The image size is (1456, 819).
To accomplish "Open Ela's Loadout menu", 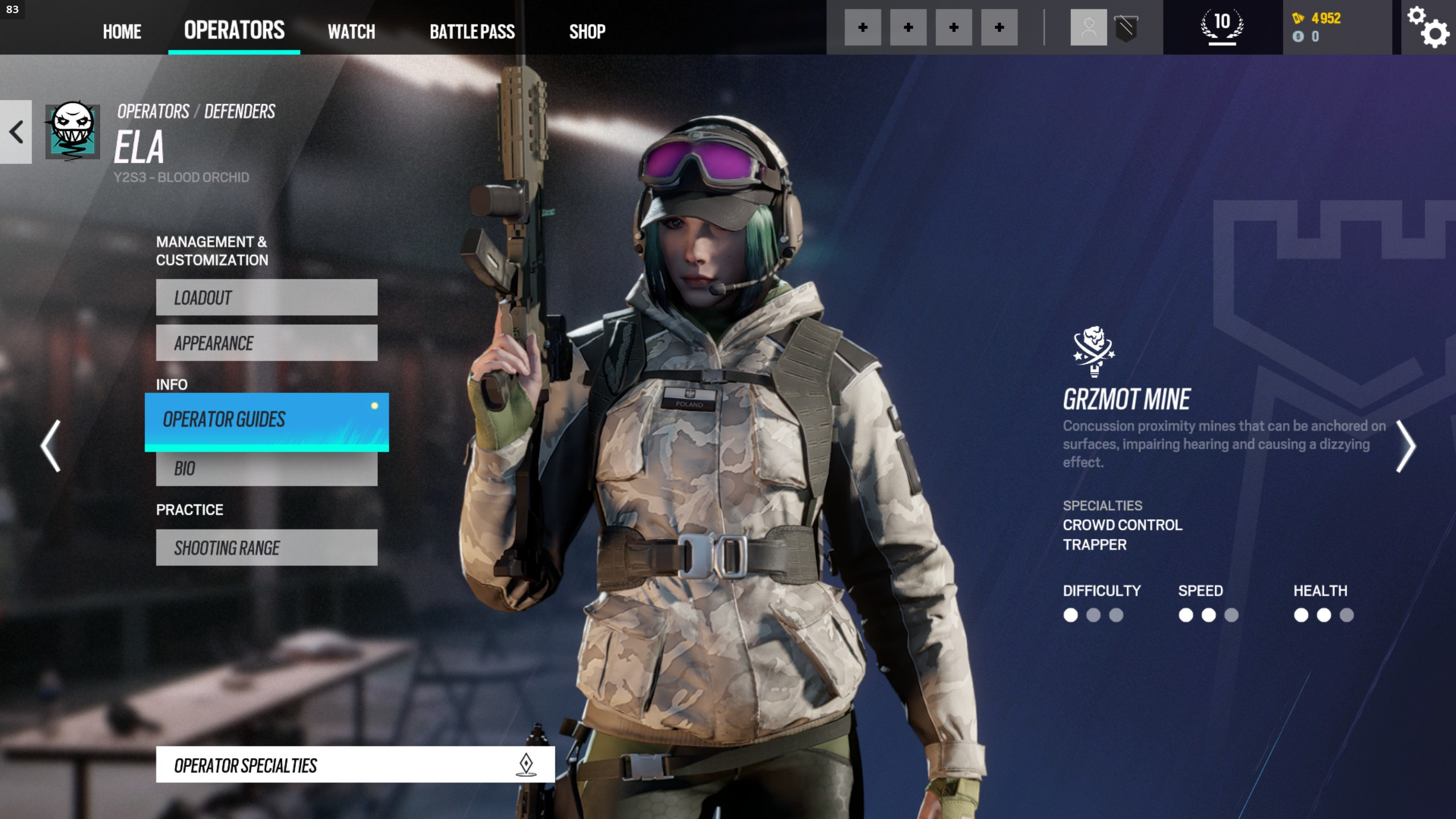I will click(x=266, y=297).
